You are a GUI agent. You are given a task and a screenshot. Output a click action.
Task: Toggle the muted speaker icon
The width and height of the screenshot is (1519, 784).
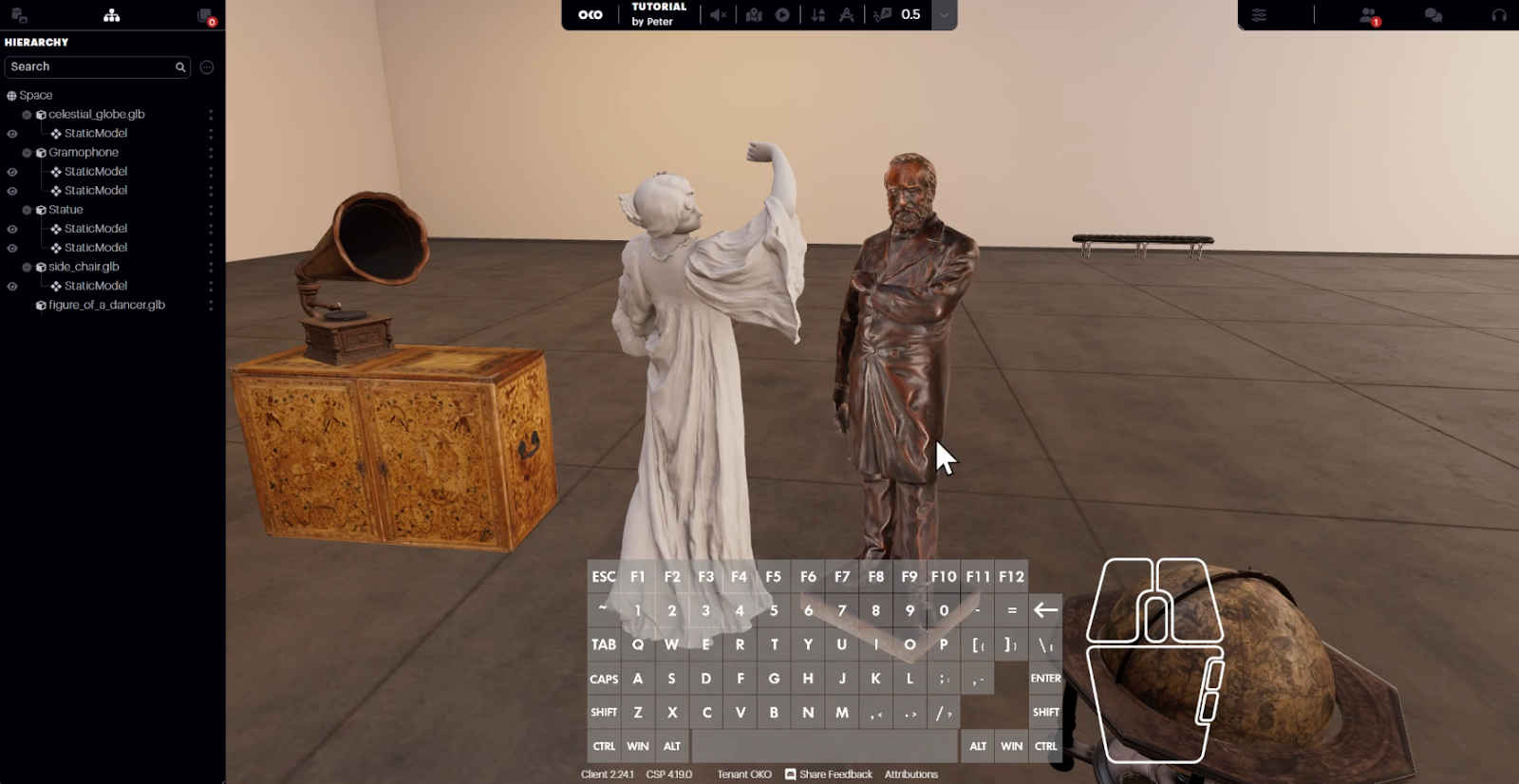[x=719, y=15]
